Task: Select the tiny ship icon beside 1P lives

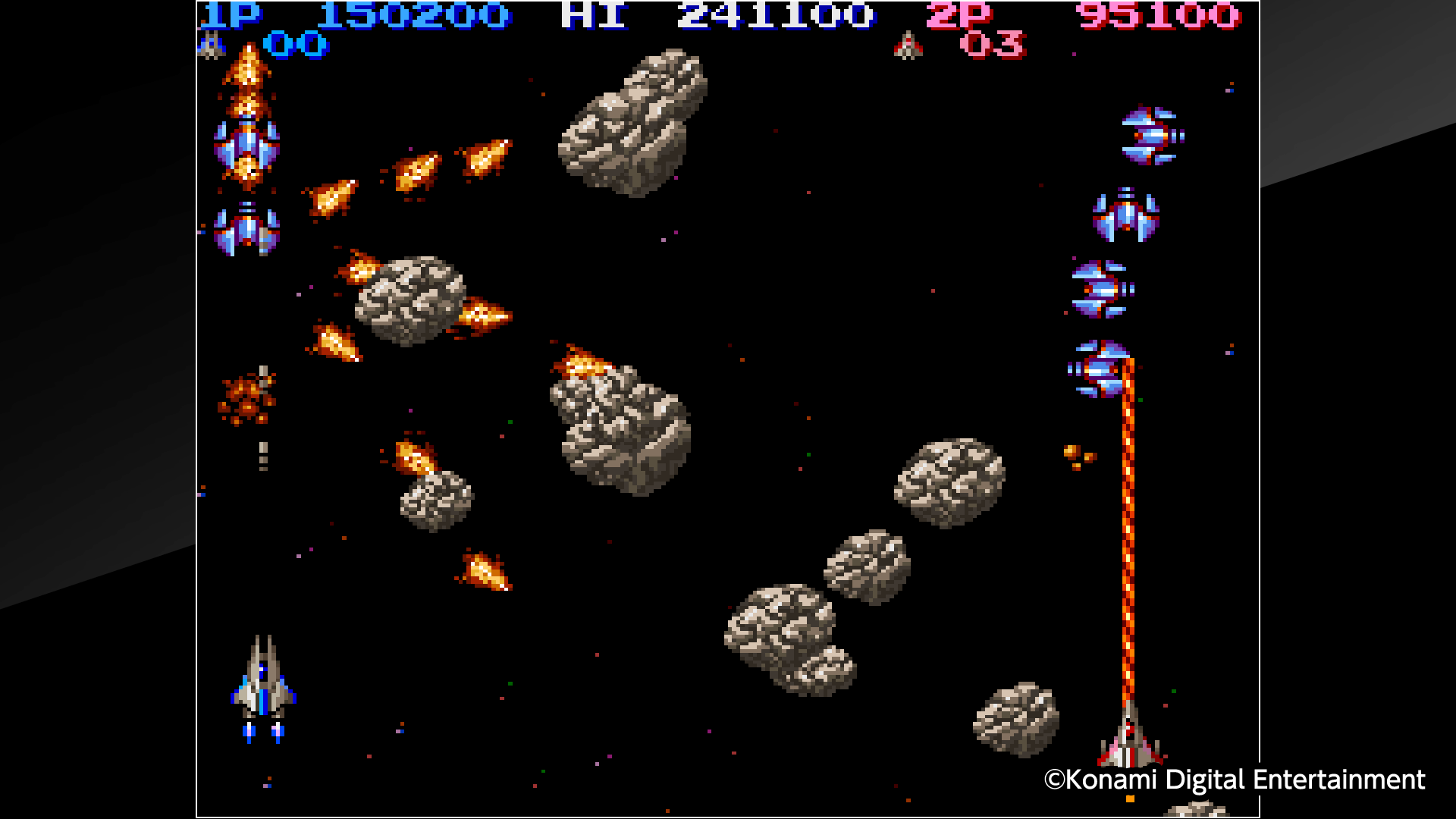Action: point(212,43)
